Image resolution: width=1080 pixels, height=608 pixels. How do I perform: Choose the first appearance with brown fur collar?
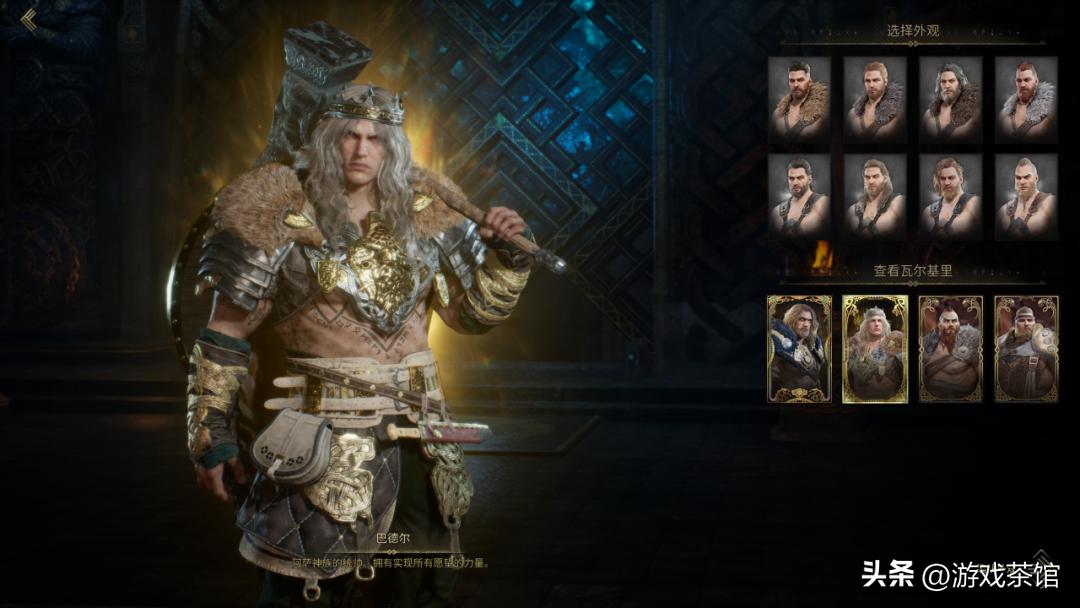799,97
